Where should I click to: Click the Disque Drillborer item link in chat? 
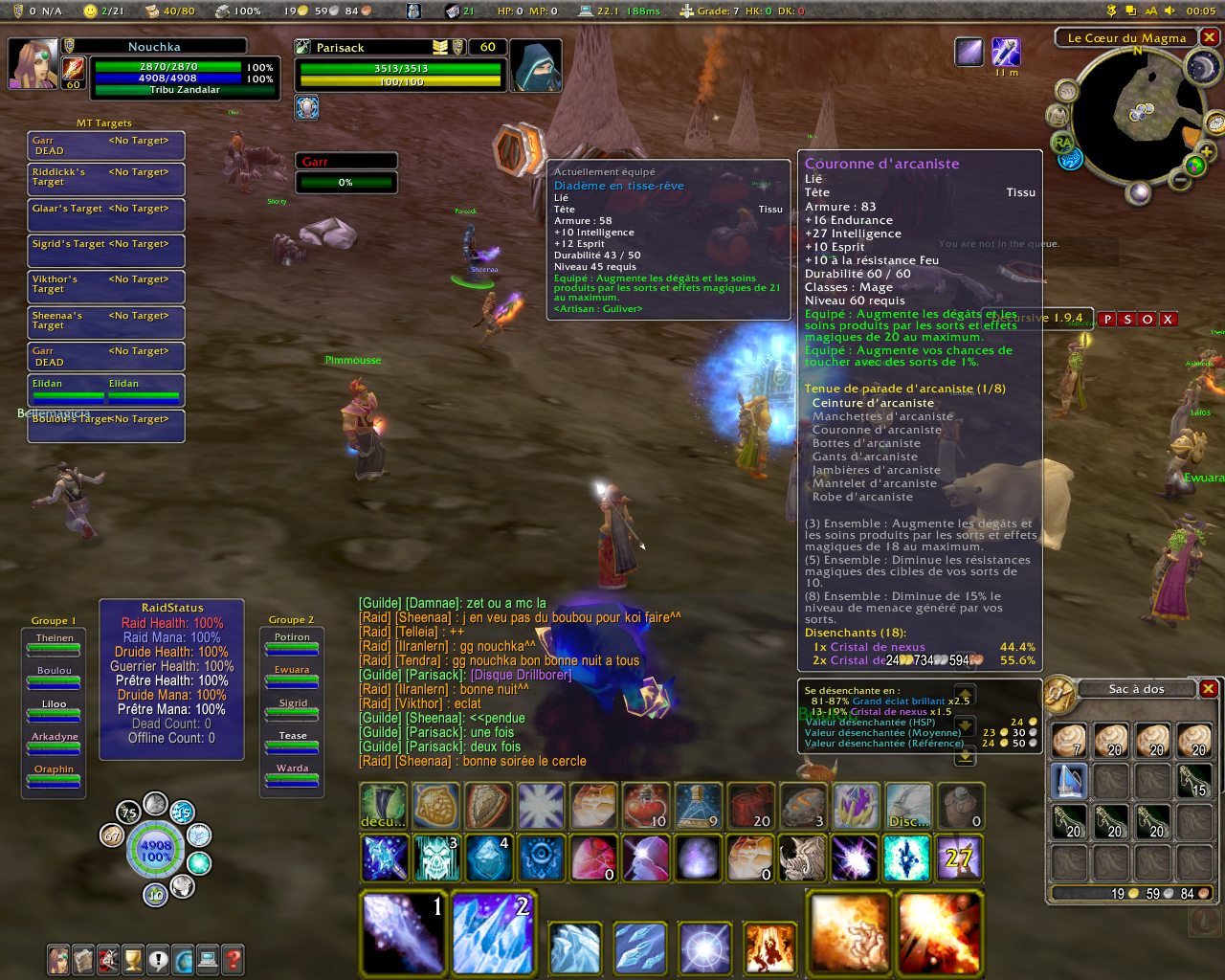click(x=521, y=675)
